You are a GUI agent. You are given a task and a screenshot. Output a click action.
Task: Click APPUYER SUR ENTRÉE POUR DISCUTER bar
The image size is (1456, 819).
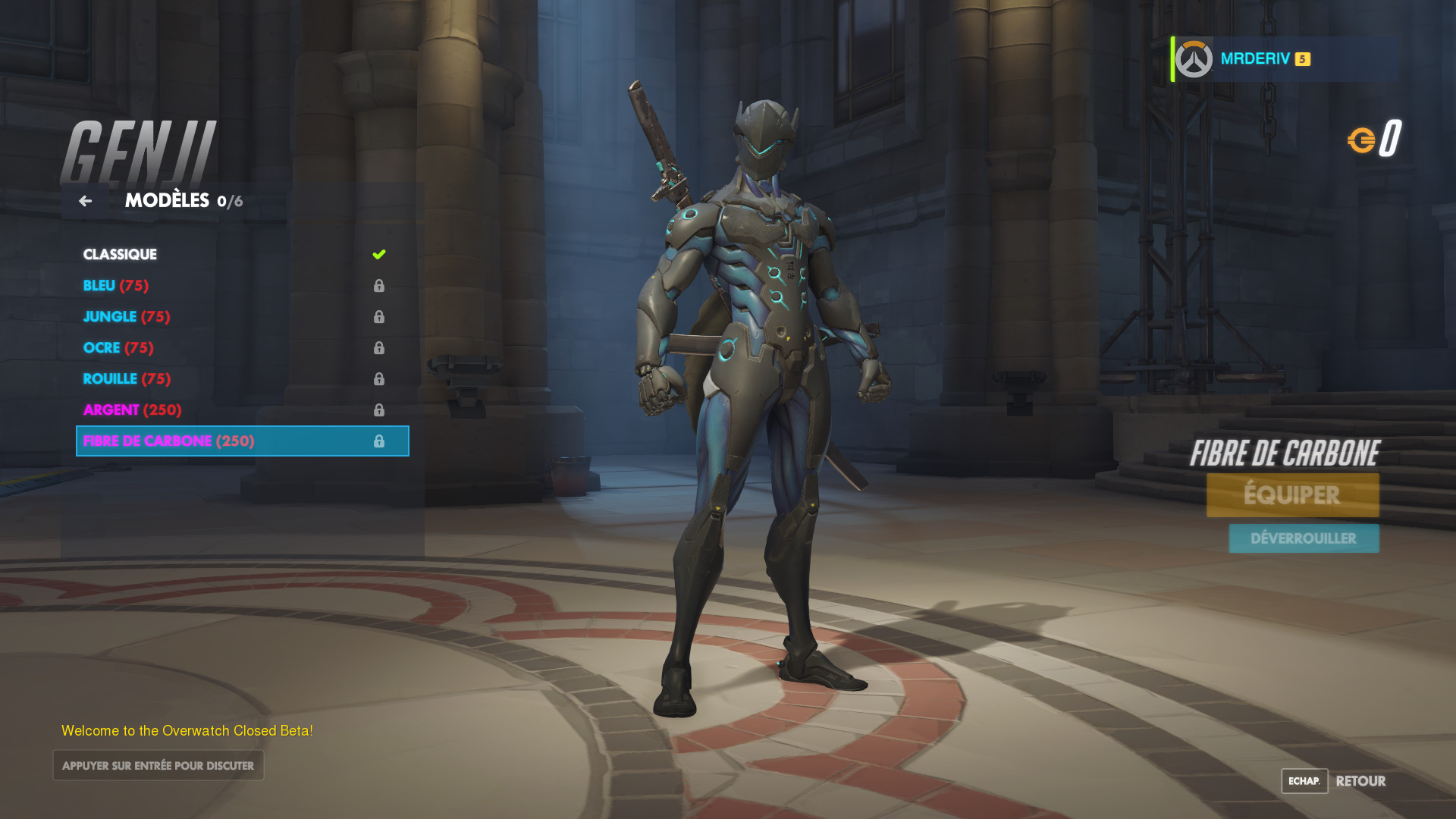(x=158, y=765)
